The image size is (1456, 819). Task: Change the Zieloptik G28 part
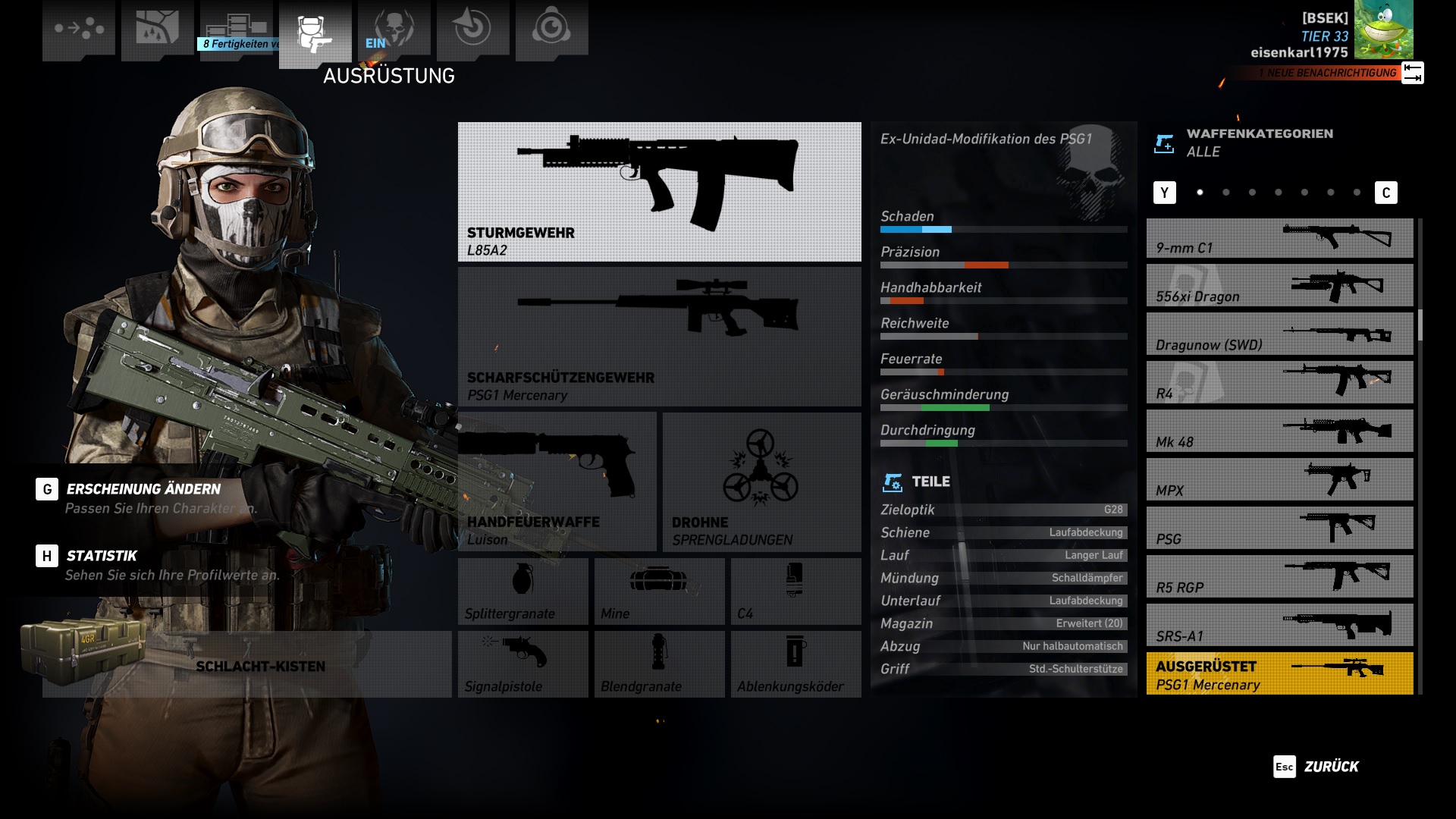click(1003, 510)
